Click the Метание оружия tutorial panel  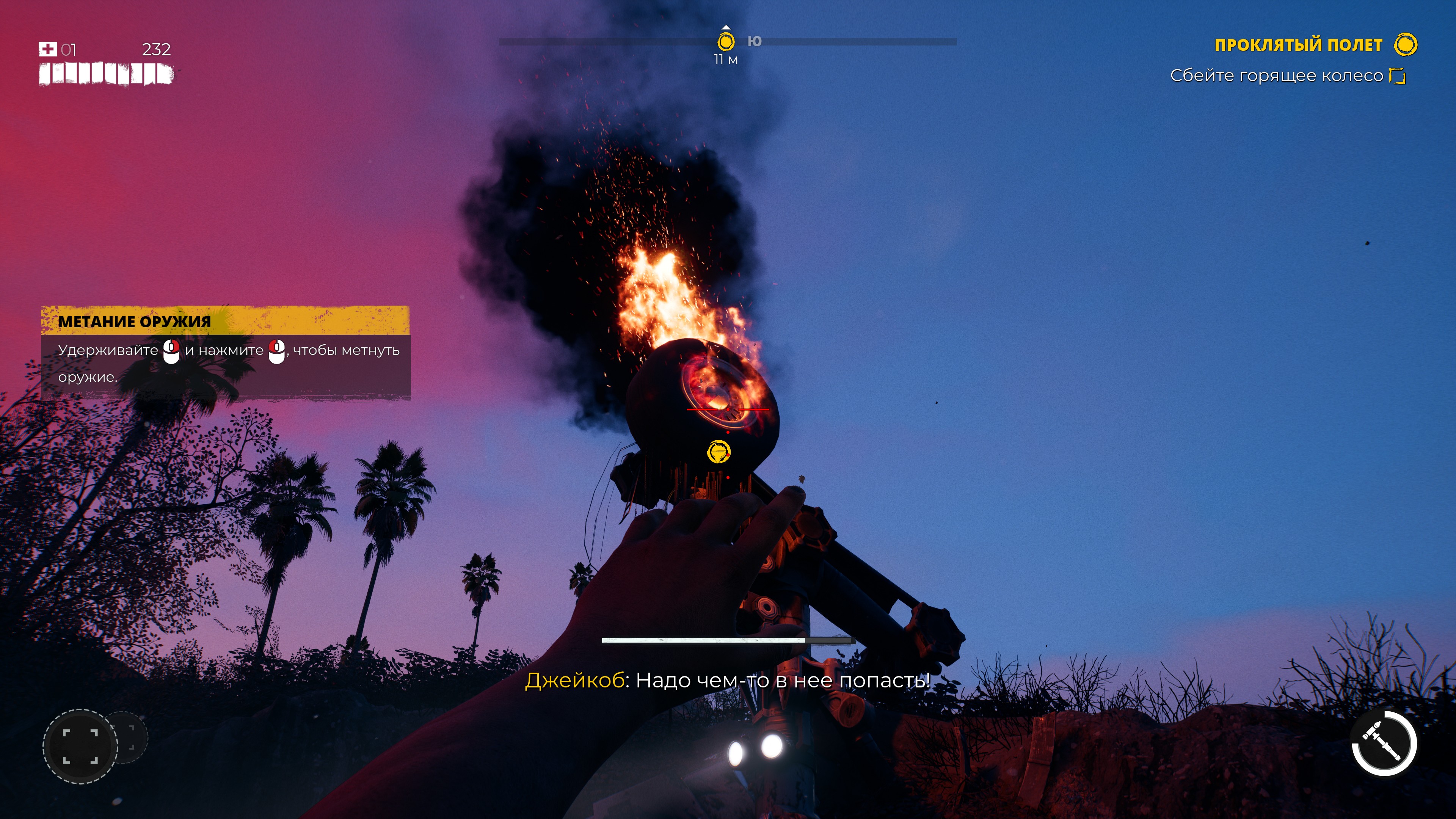pyautogui.click(x=225, y=352)
